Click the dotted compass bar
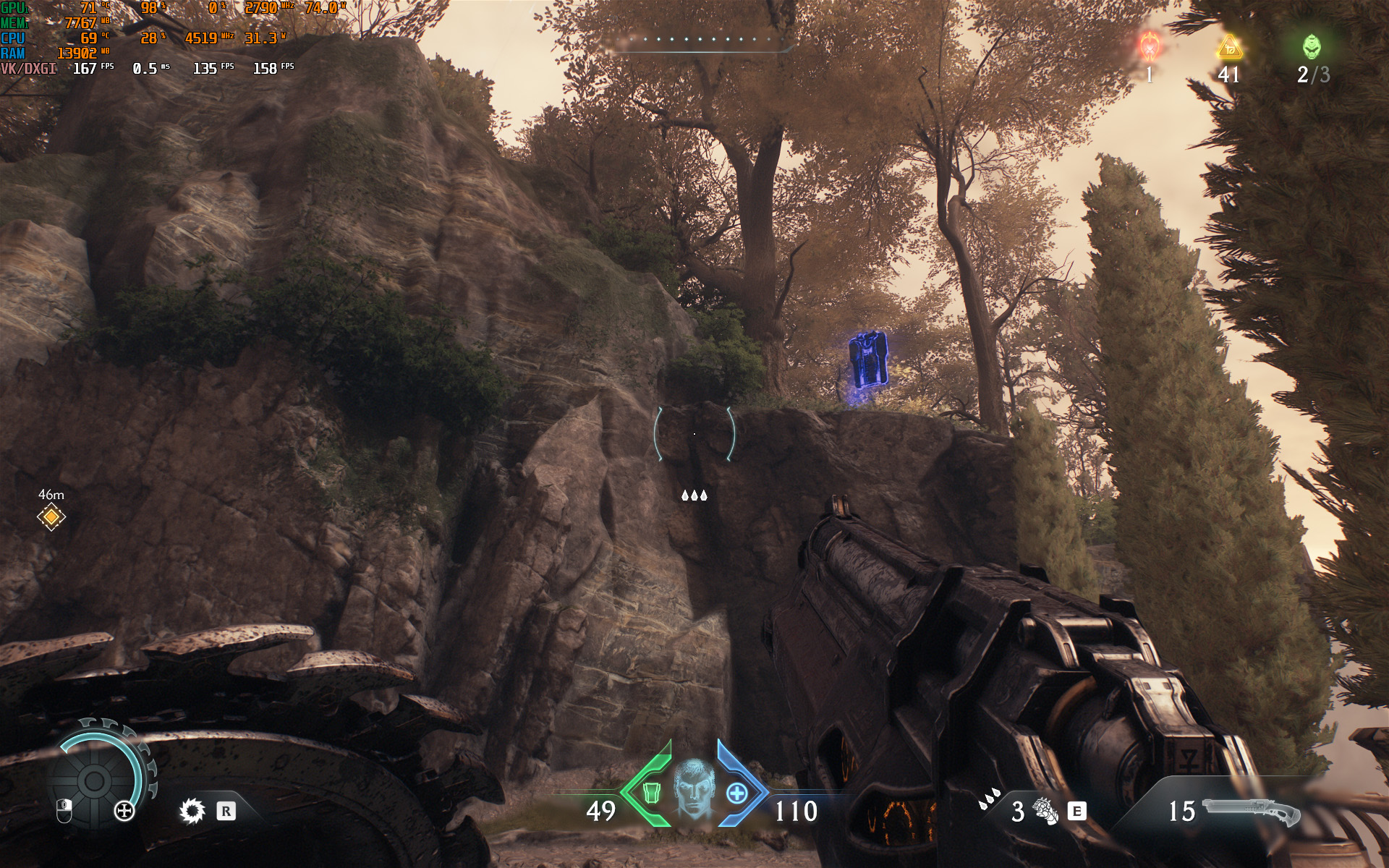The image size is (1389, 868). [x=698, y=40]
